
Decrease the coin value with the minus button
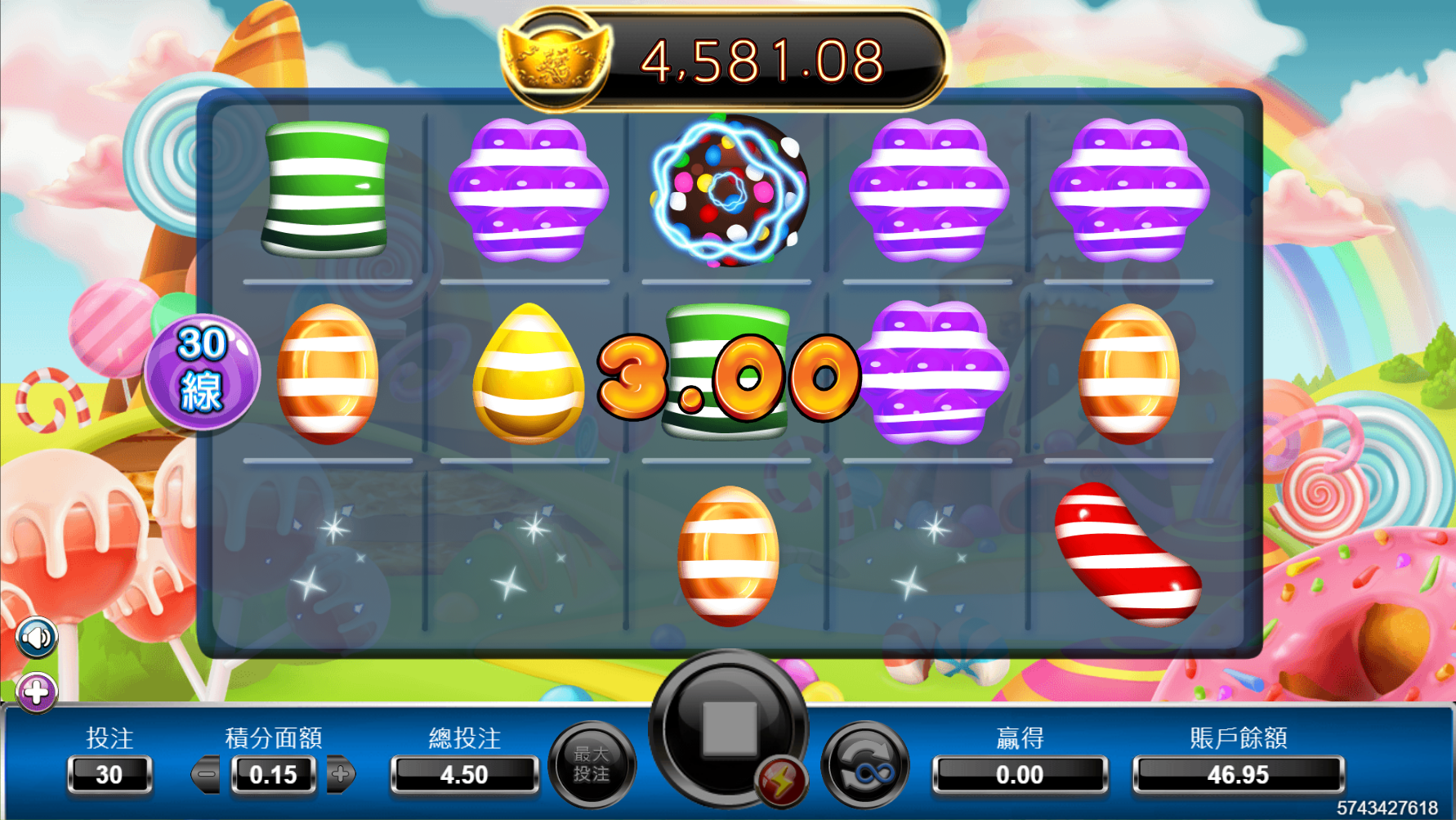[206, 773]
